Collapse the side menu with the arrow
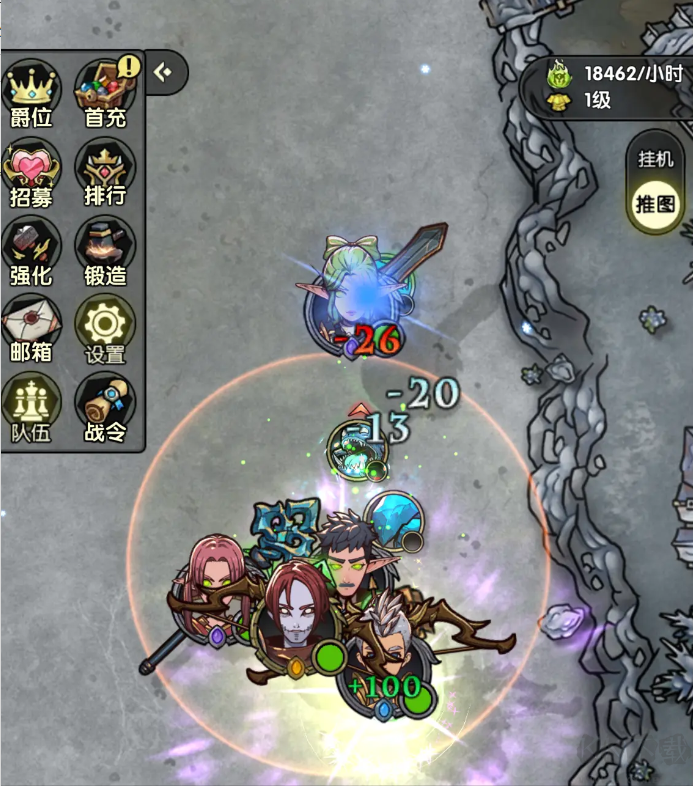This screenshot has height=786, width=693. [x=165, y=71]
